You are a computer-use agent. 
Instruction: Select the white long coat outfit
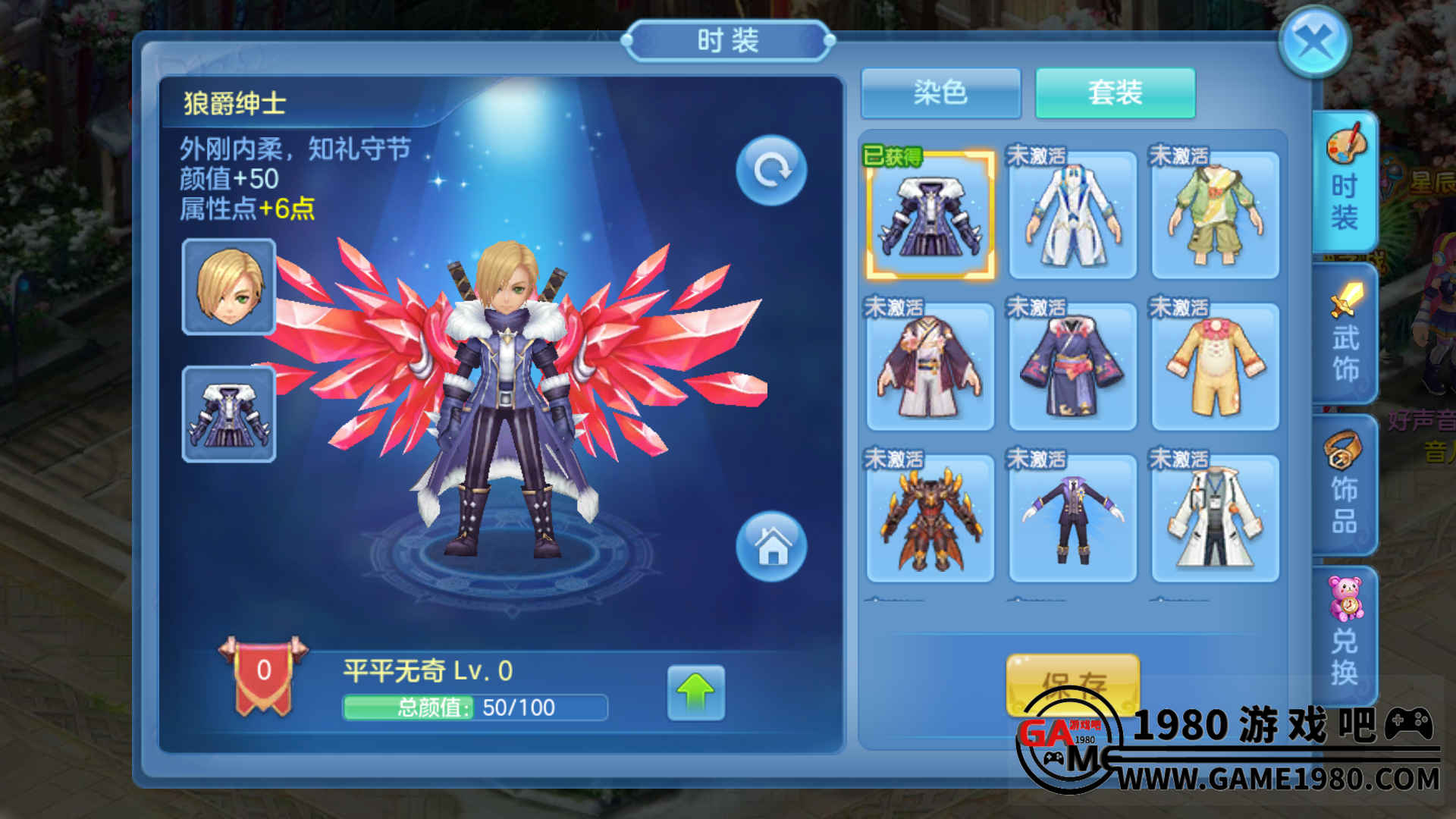click(1072, 215)
